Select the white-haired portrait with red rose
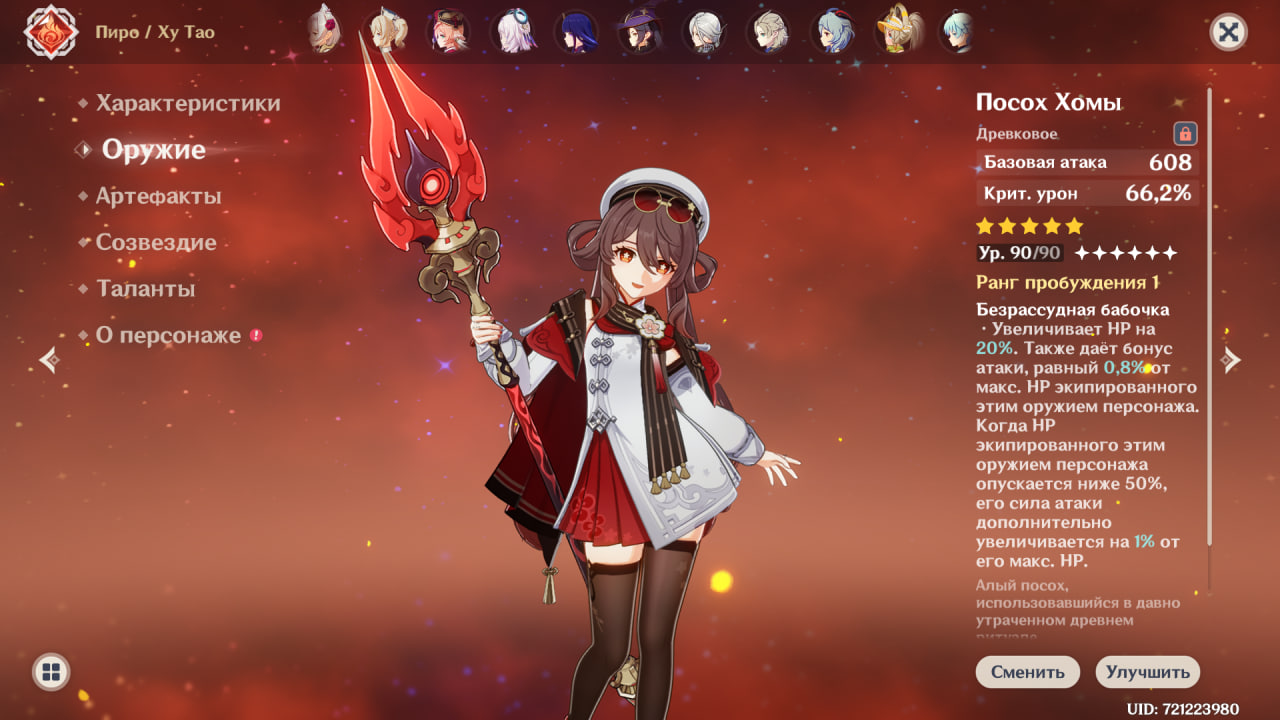 (324, 31)
